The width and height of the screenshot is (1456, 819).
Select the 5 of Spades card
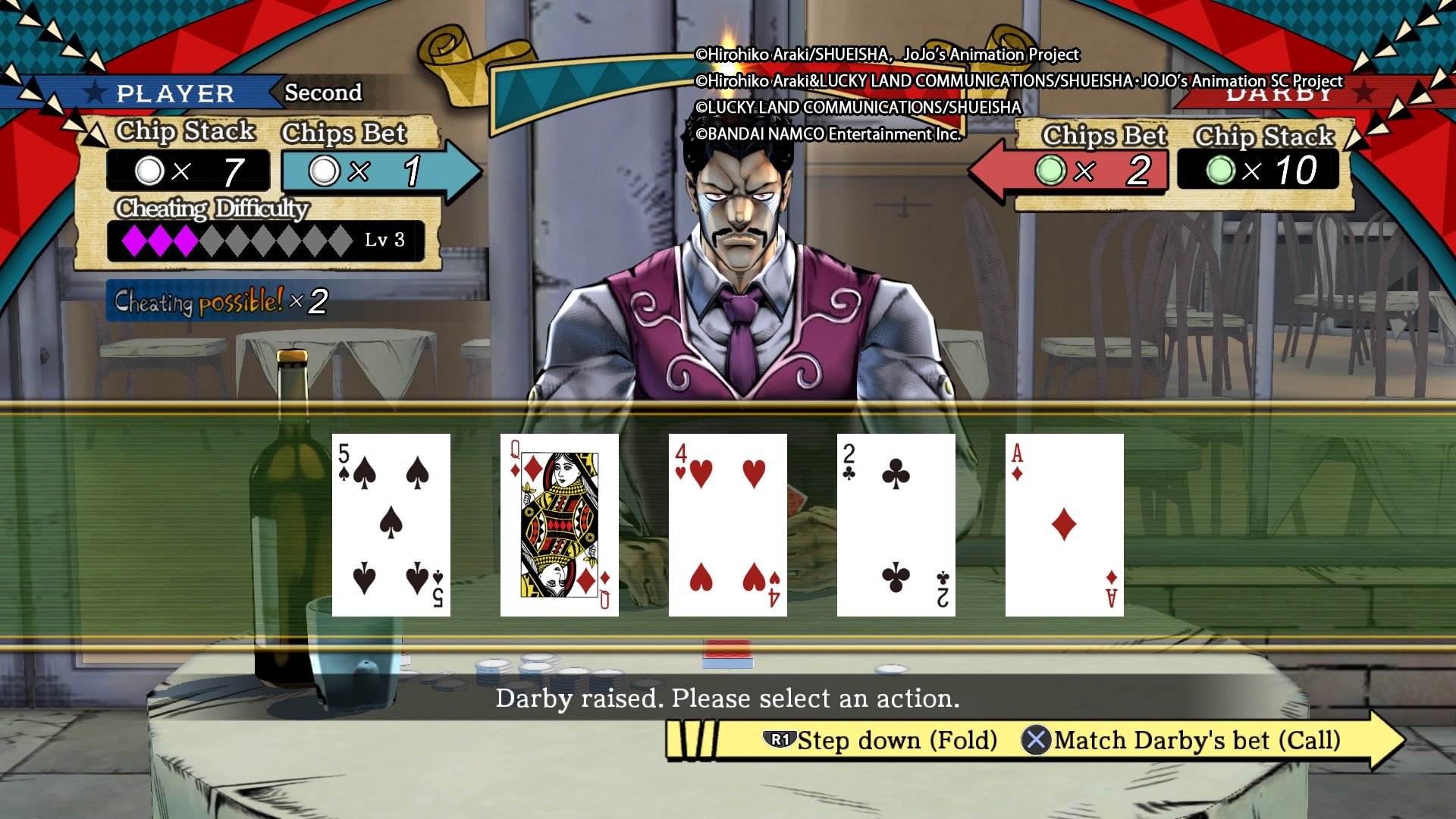pos(391,523)
